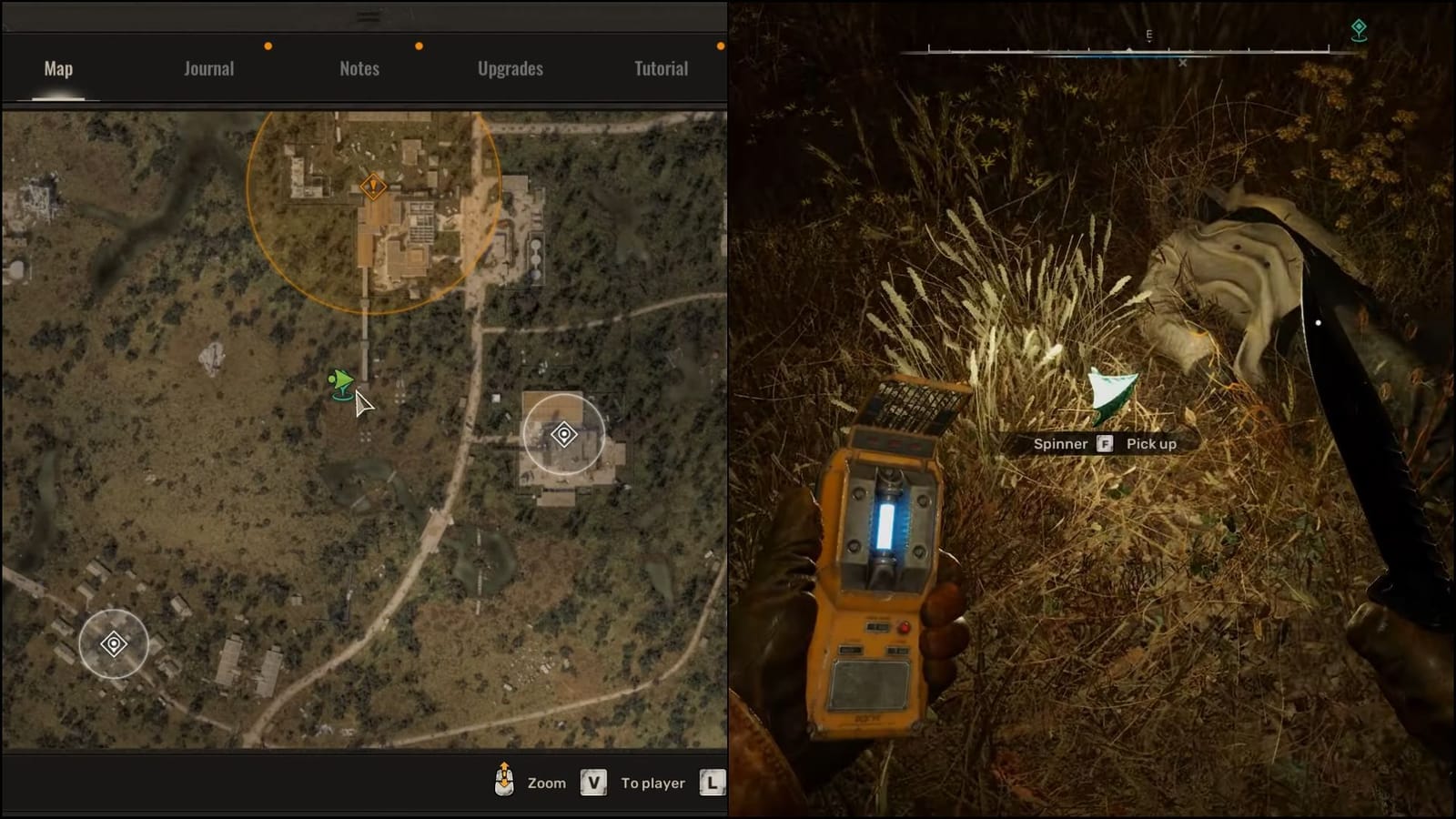Open the Notes section

(x=358, y=67)
